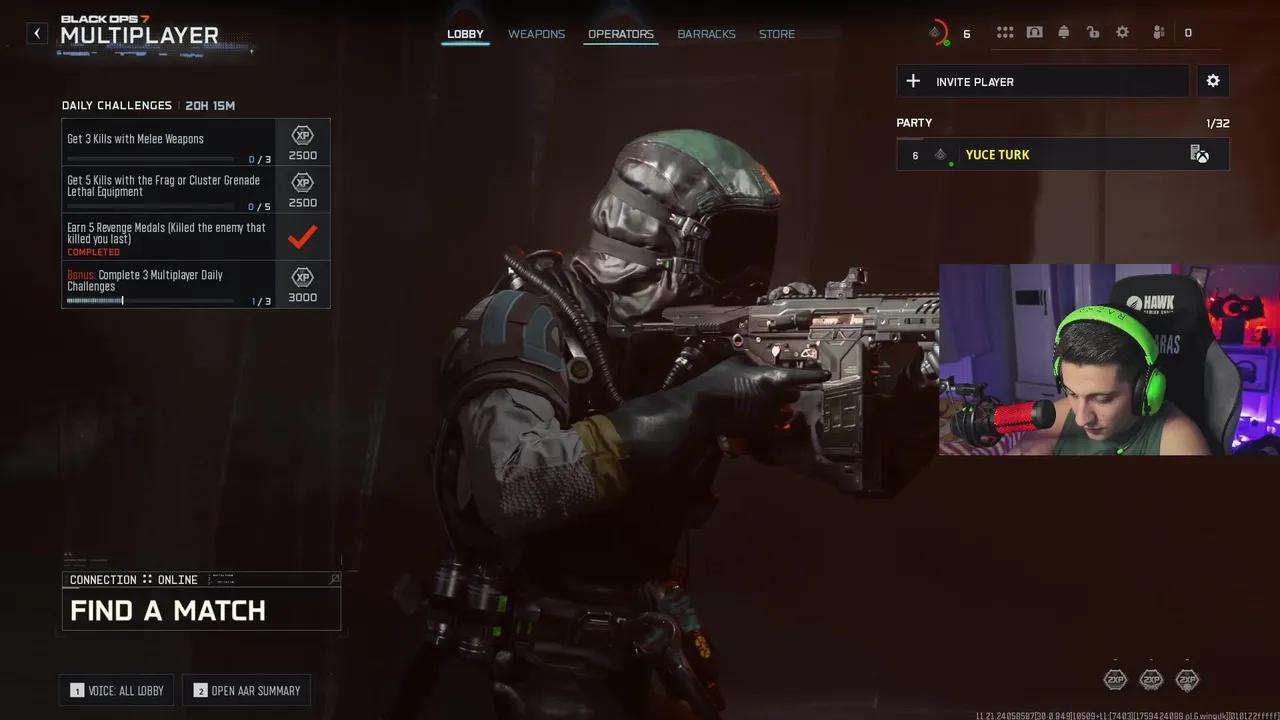Image resolution: width=1280 pixels, height=720 pixels.
Task: Select the Frag or Cluster Grenade challenge
Action: (x=168, y=190)
